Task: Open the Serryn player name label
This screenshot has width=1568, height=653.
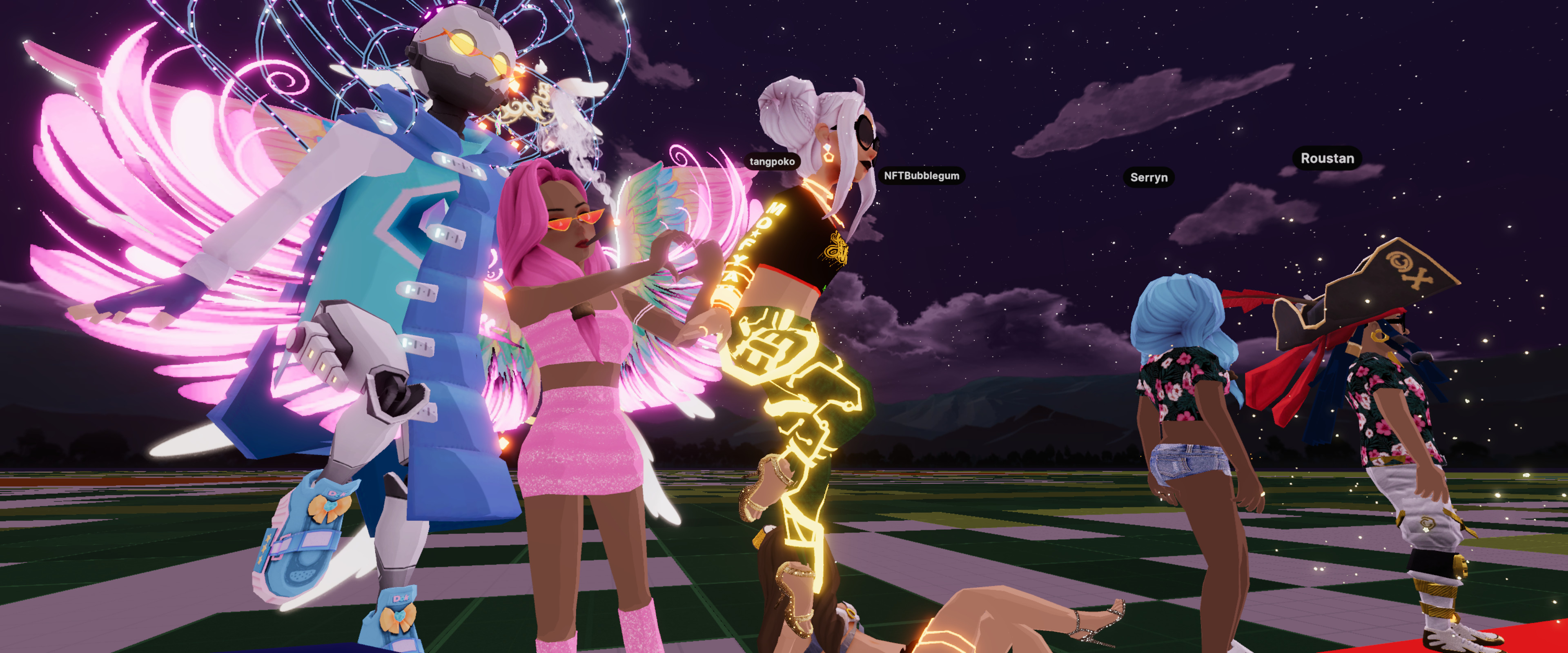Action: pyautogui.click(x=1148, y=178)
